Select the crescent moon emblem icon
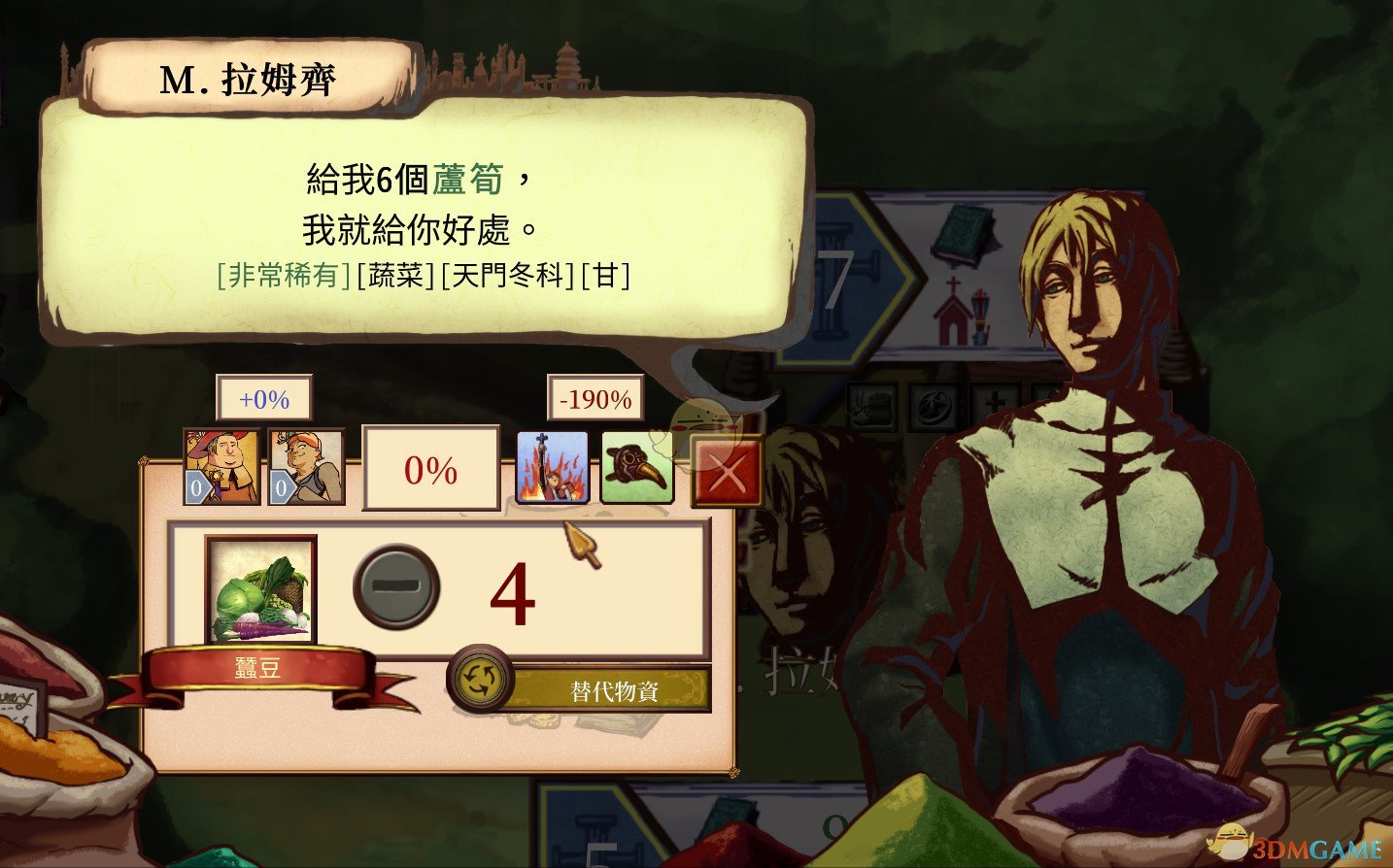 click(933, 405)
